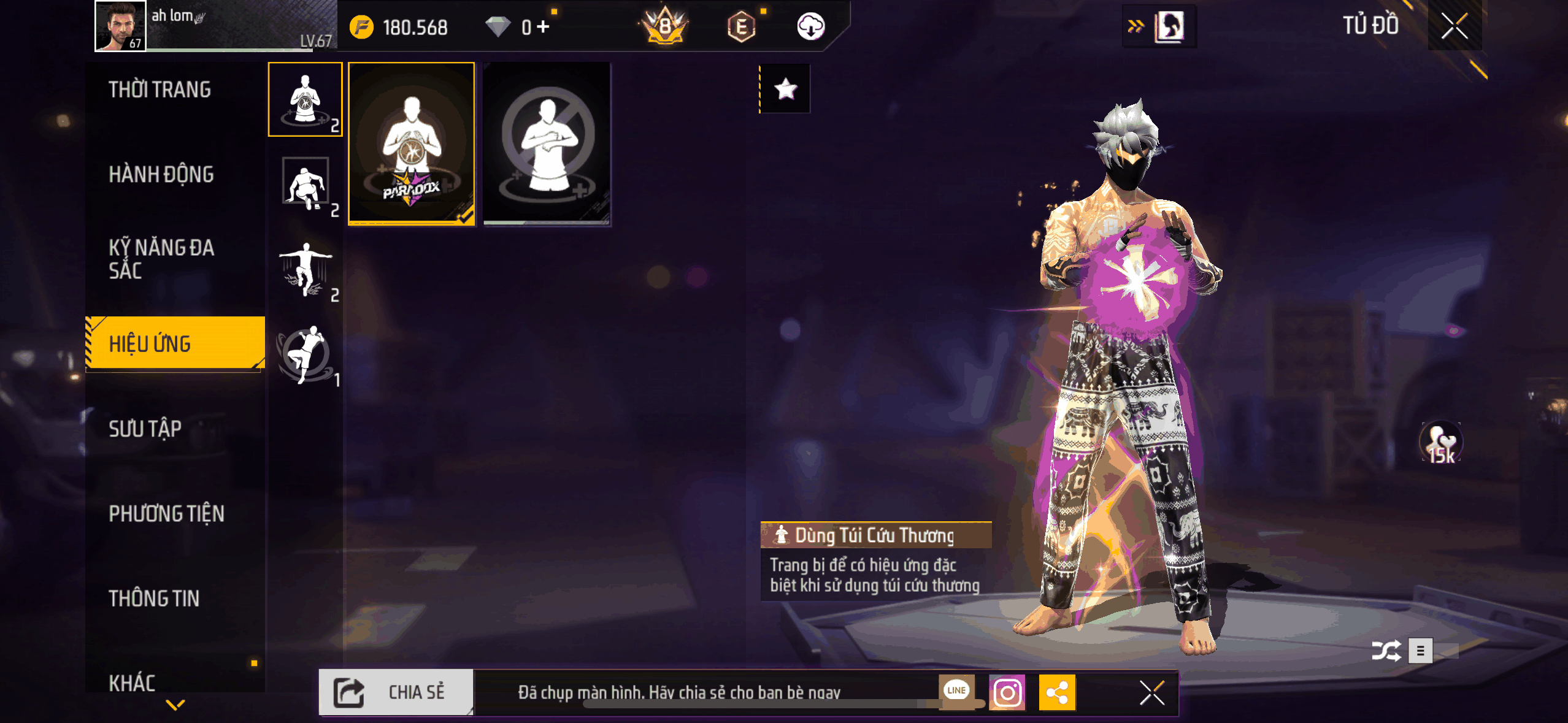The height and width of the screenshot is (723, 1568).
Task: Go to the Phương Tiện tab
Action: (x=166, y=513)
